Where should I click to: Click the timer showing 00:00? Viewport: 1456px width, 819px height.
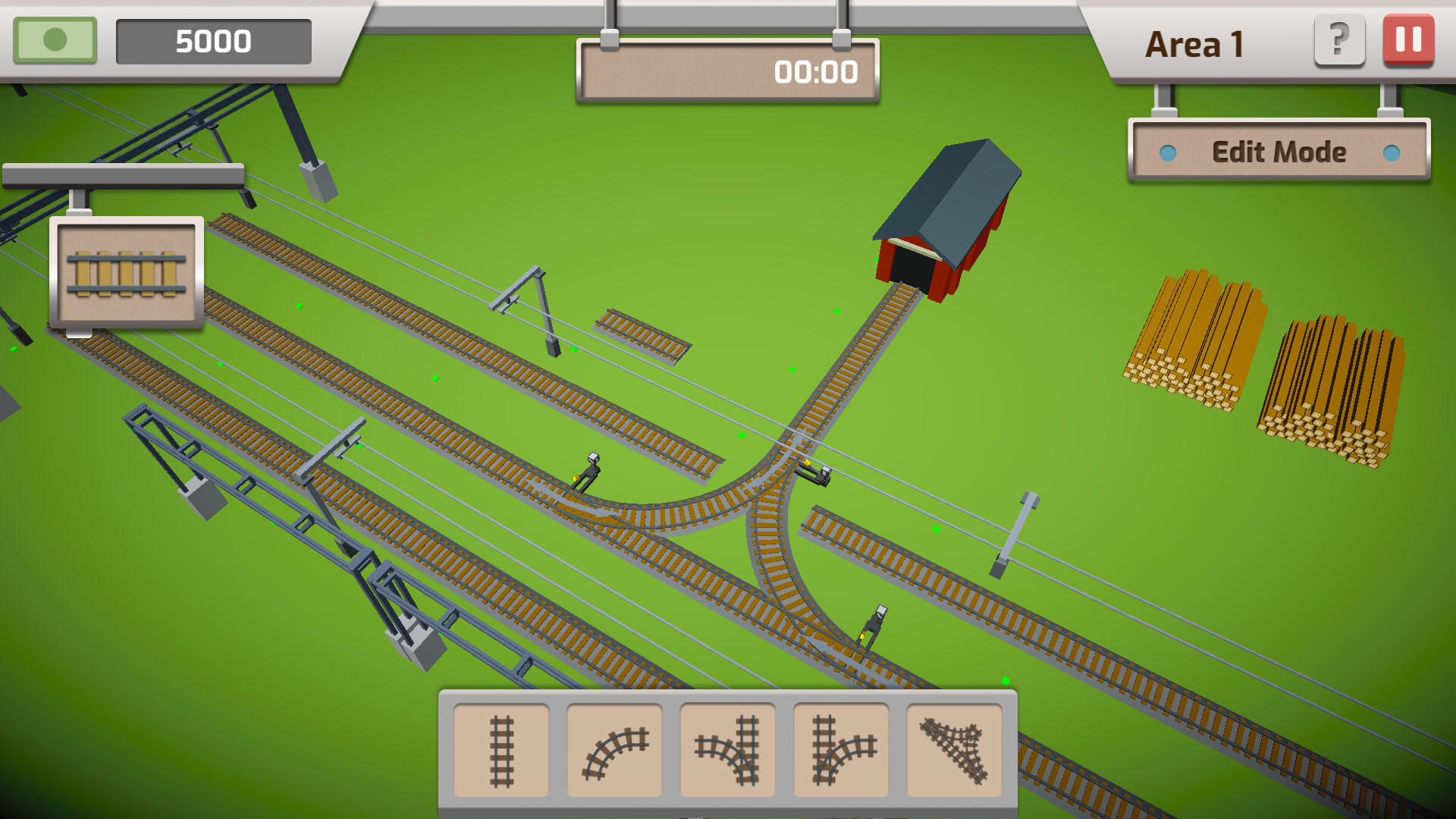click(x=815, y=73)
